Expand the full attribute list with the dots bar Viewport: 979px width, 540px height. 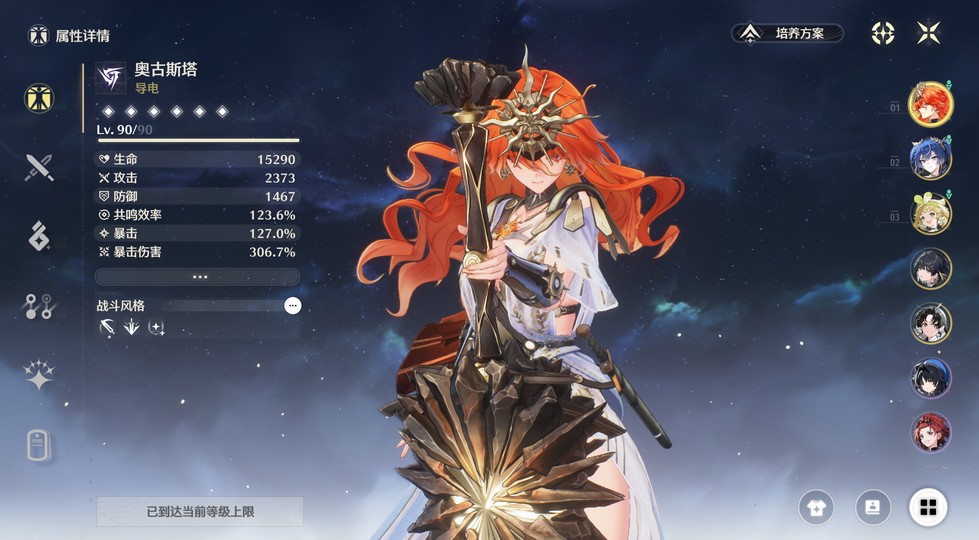[x=198, y=276]
